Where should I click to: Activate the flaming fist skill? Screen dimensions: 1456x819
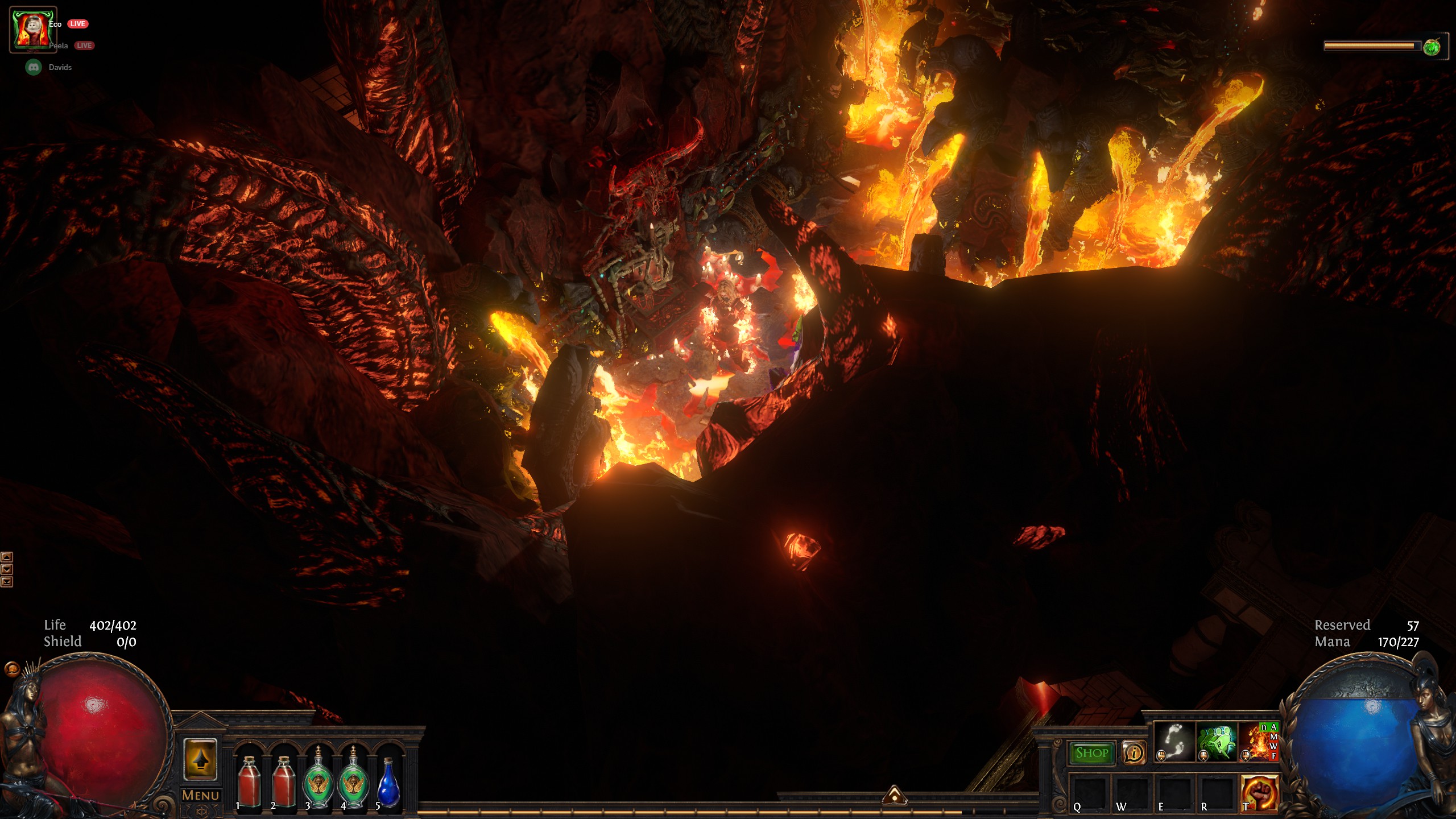1259,794
